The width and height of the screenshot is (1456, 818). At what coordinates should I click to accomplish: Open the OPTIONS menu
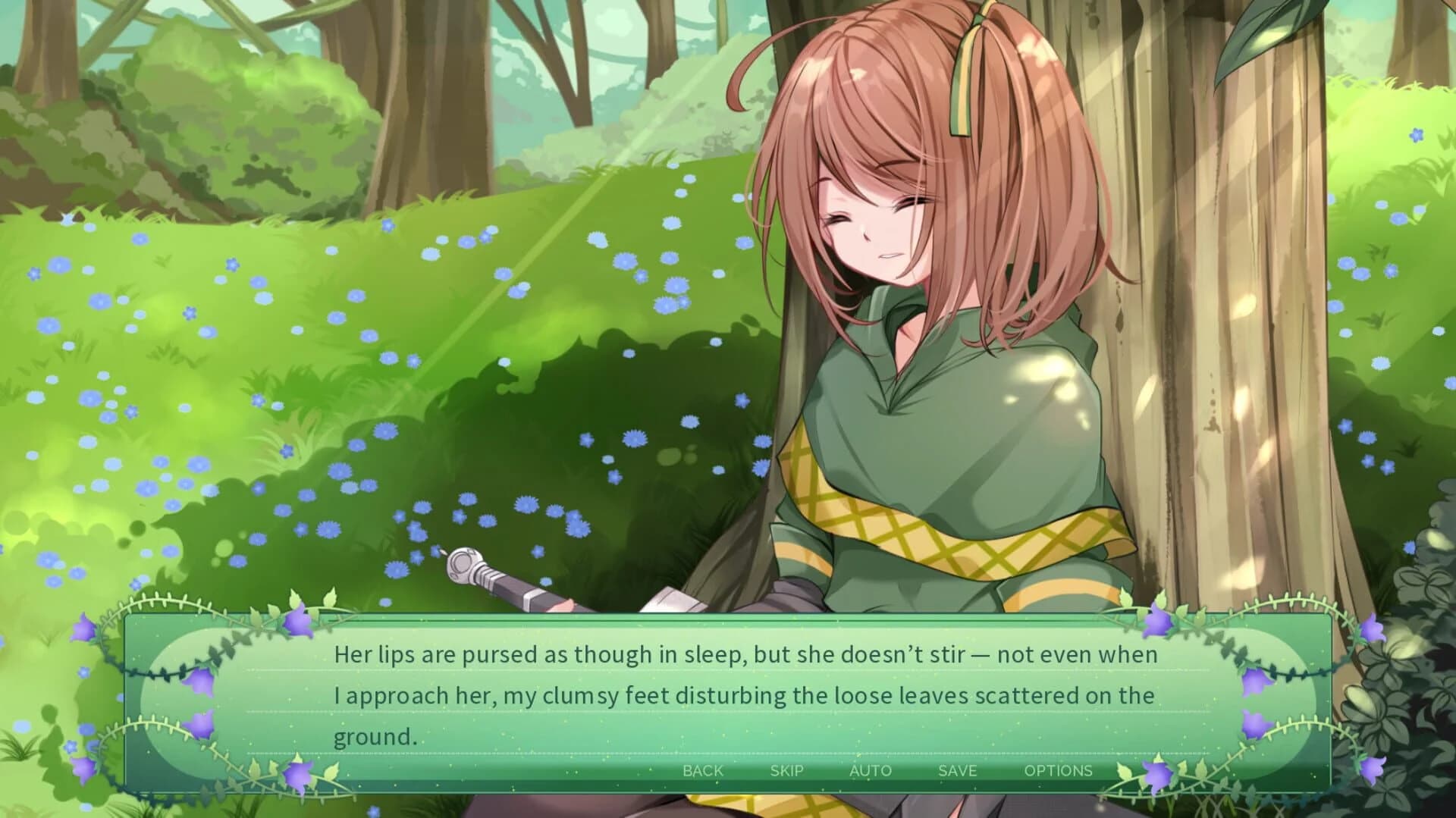point(1059,771)
